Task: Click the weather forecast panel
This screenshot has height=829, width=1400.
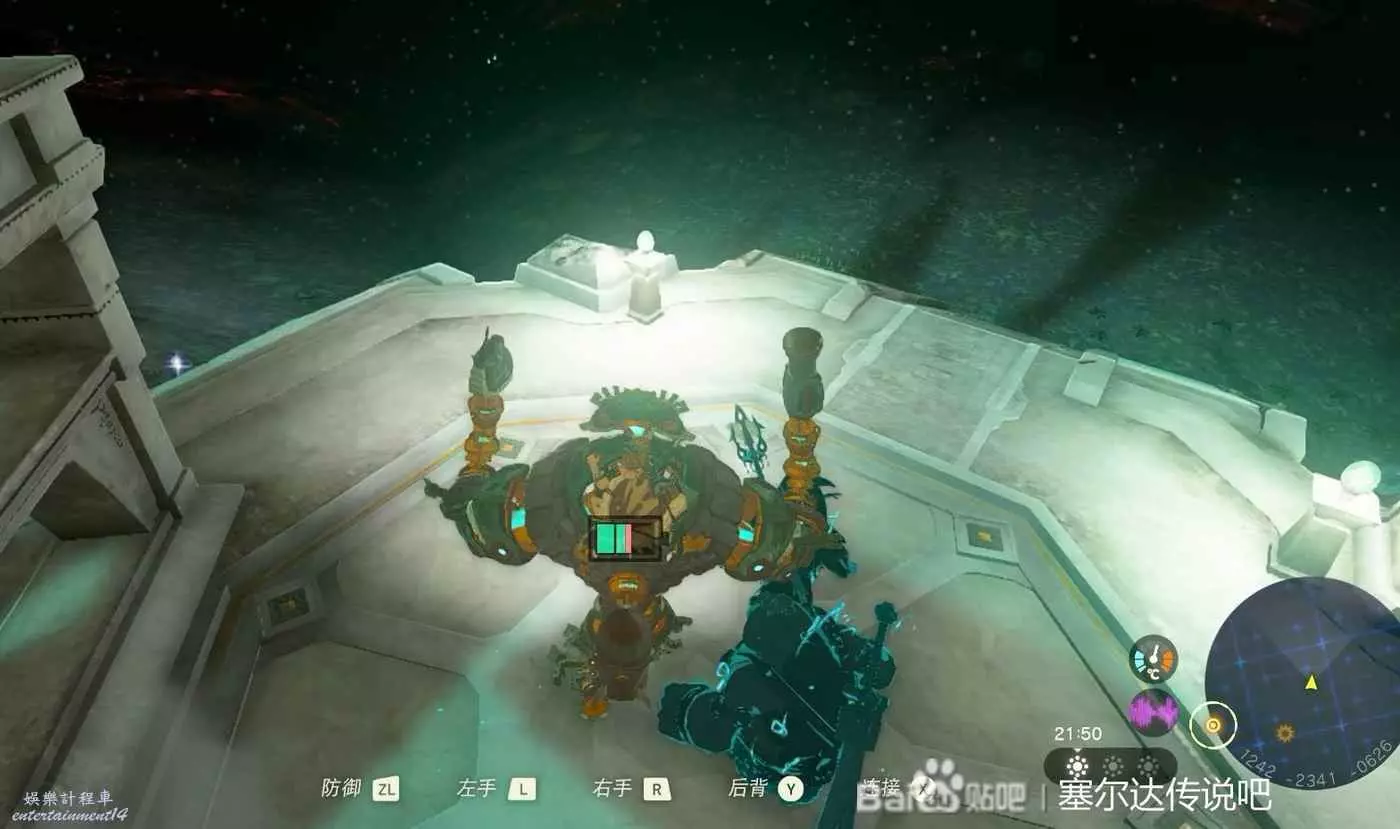Action: [1110, 766]
